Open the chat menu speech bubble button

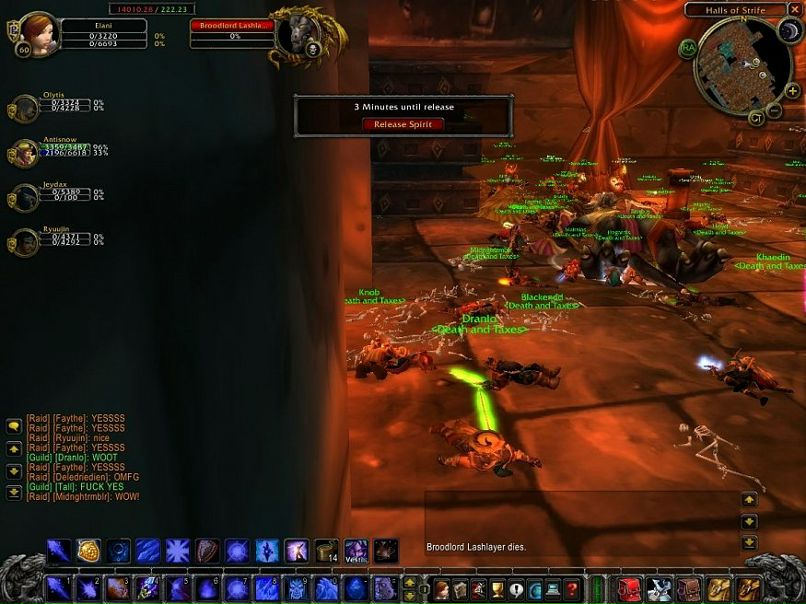pyautogui.click(x=14, y=426)
